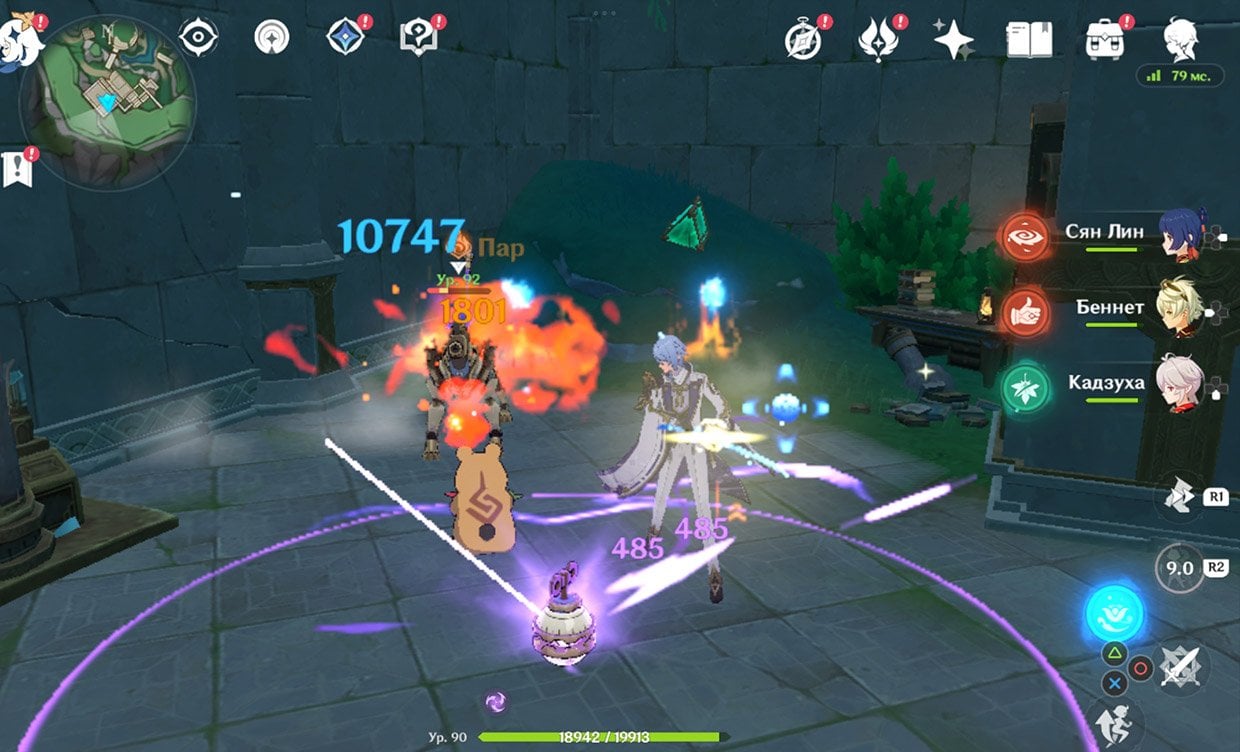
Task: Click the diamond icon with red alert
Action: coord(344,38)
